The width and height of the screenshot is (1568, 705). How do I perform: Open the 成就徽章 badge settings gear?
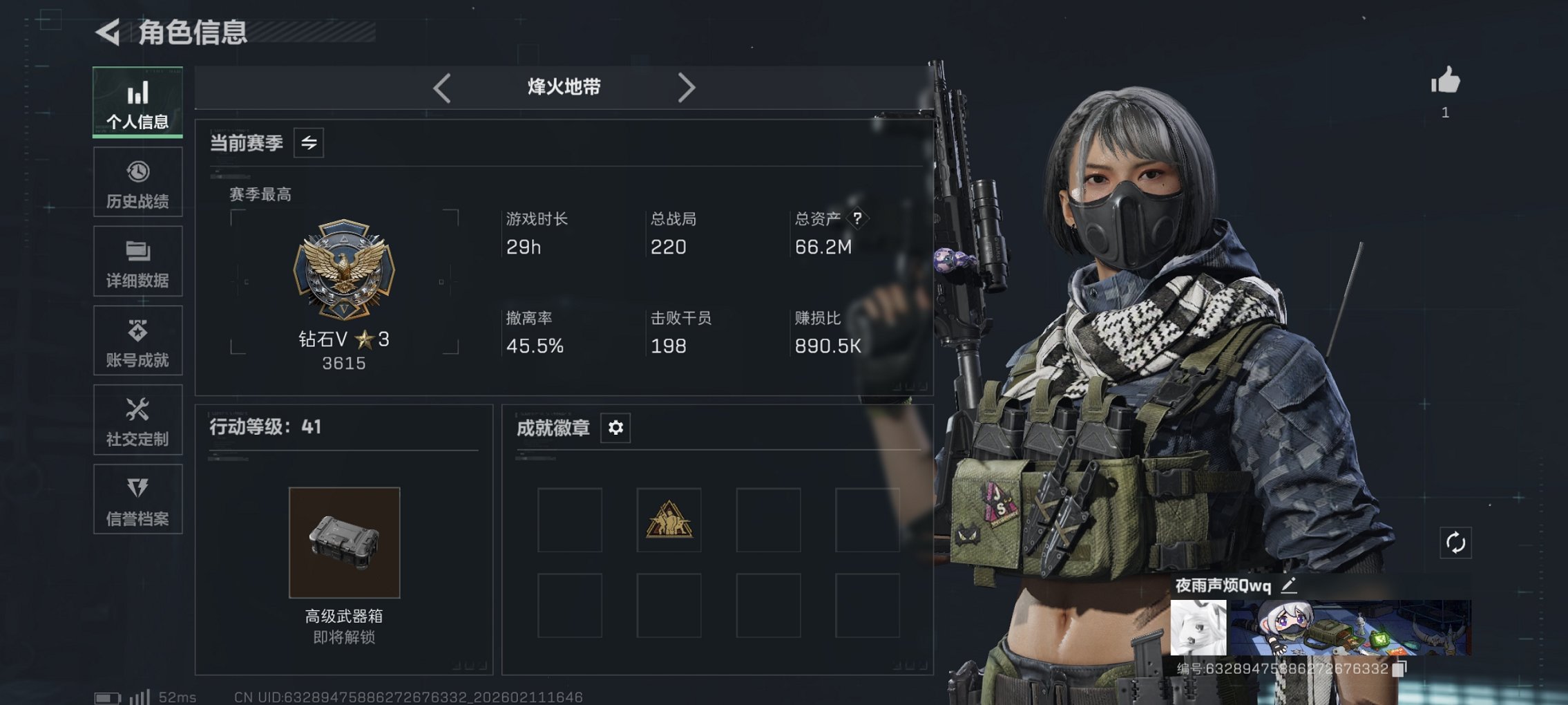(615, 428)
